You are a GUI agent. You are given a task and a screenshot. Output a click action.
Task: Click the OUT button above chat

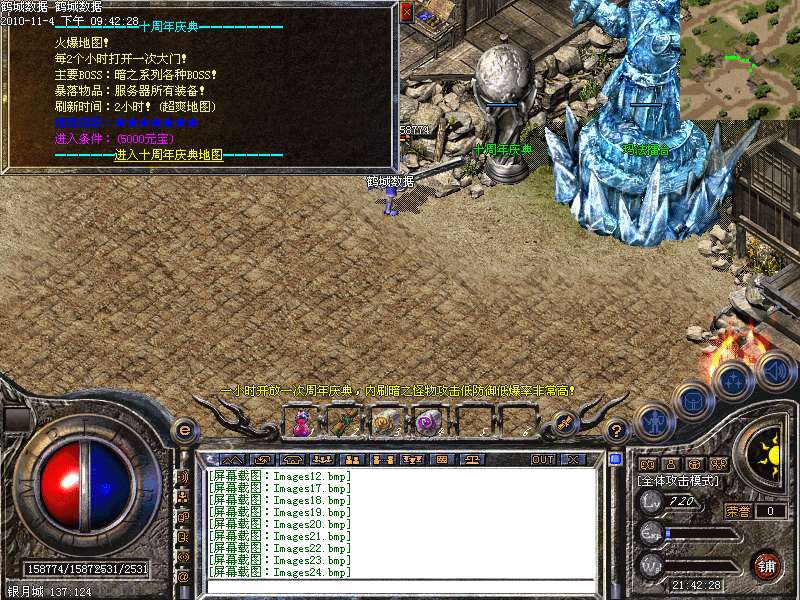(542, 460)
